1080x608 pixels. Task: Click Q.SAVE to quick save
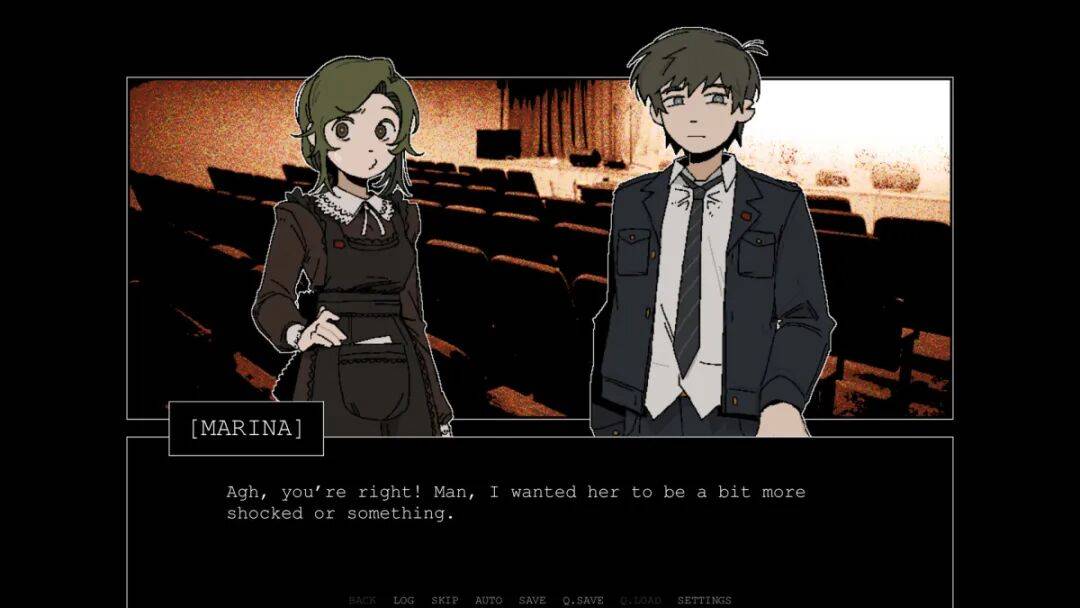[582, 600]
